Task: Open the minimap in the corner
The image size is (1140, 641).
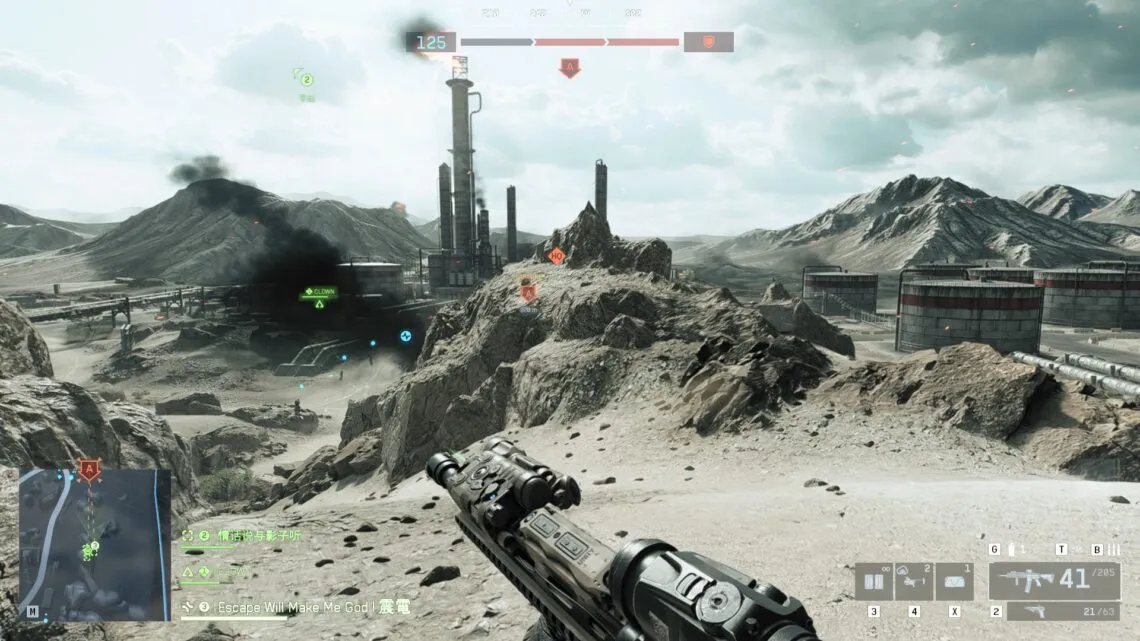Action: pos(94,545)
